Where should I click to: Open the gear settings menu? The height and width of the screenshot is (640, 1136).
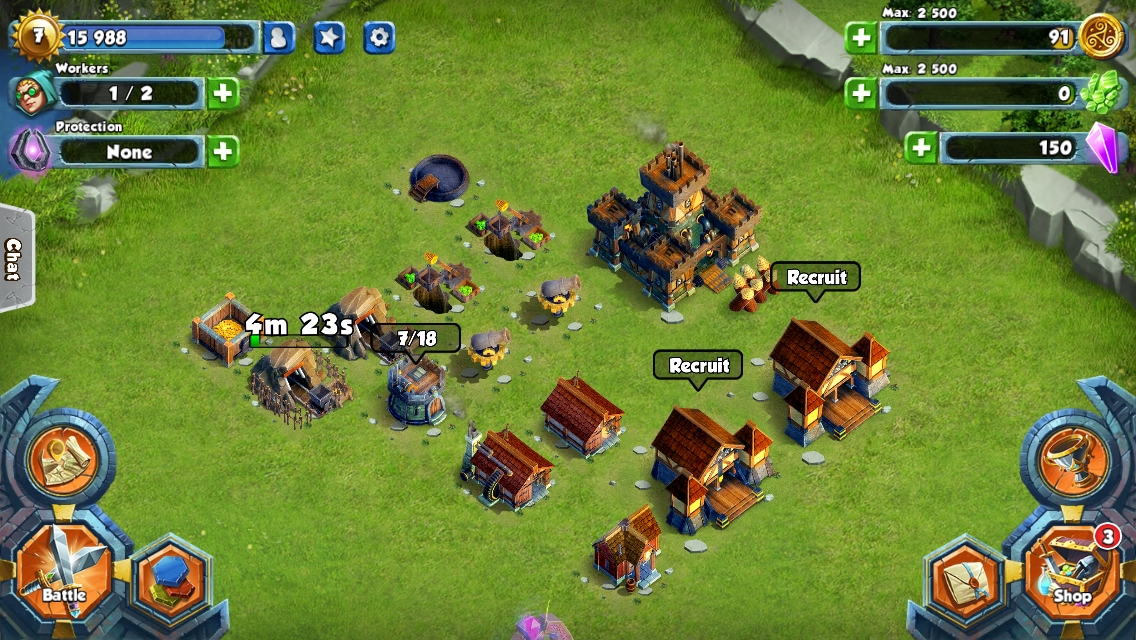point(379,38)
